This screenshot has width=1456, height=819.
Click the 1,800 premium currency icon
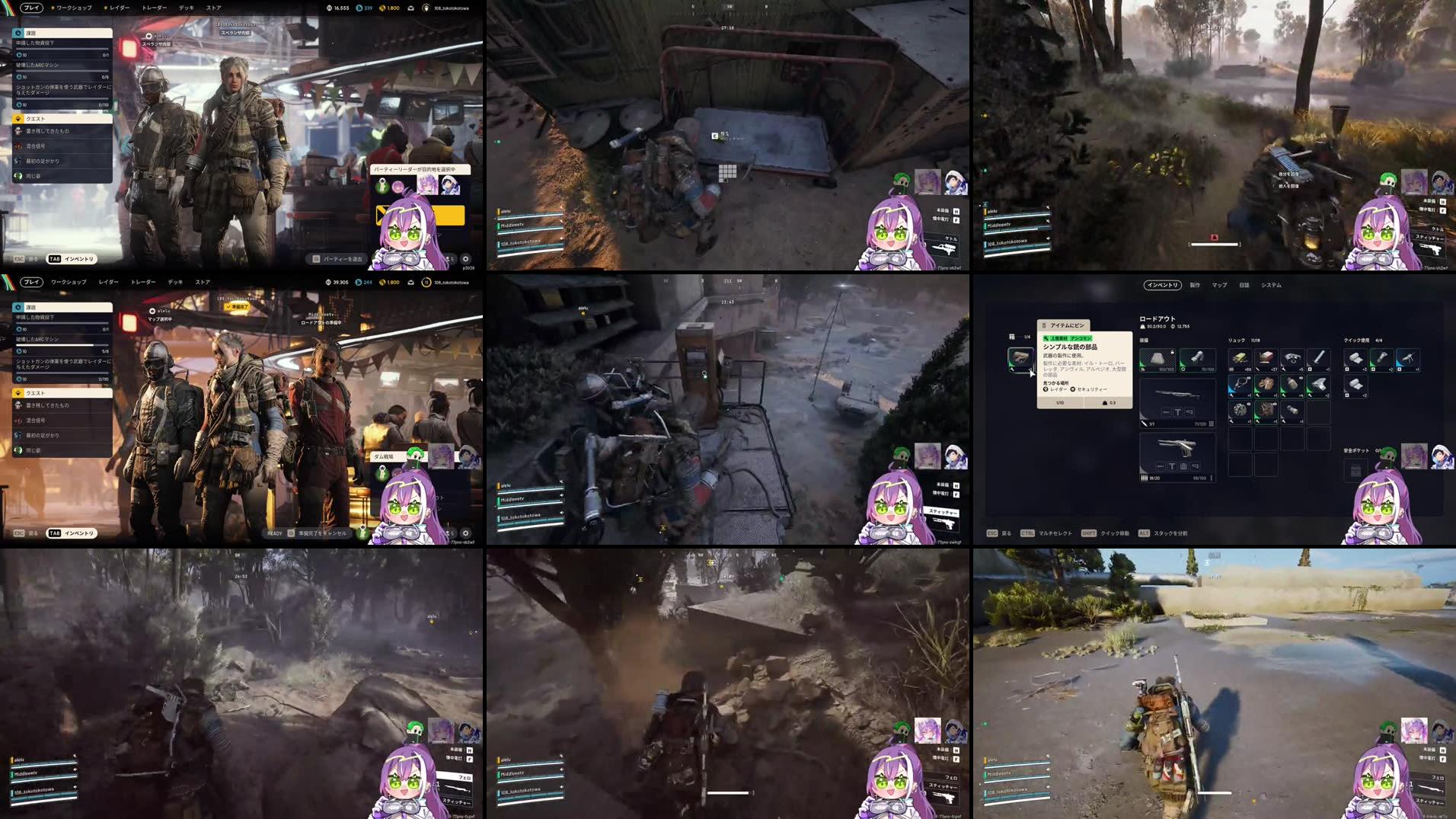pyautogui.click(x=382, y=8)
